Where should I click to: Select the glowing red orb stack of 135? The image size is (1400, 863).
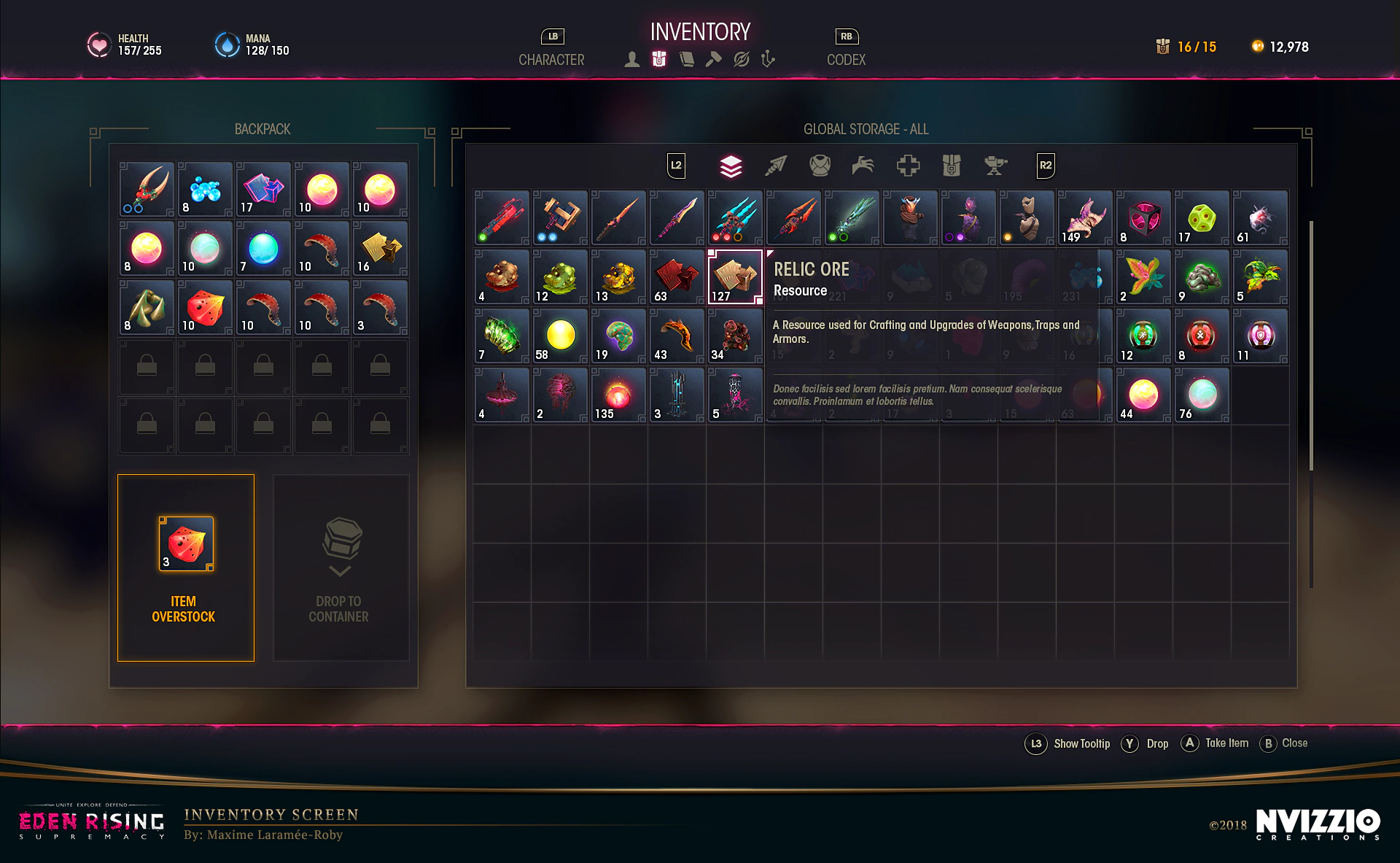[618, 395]
